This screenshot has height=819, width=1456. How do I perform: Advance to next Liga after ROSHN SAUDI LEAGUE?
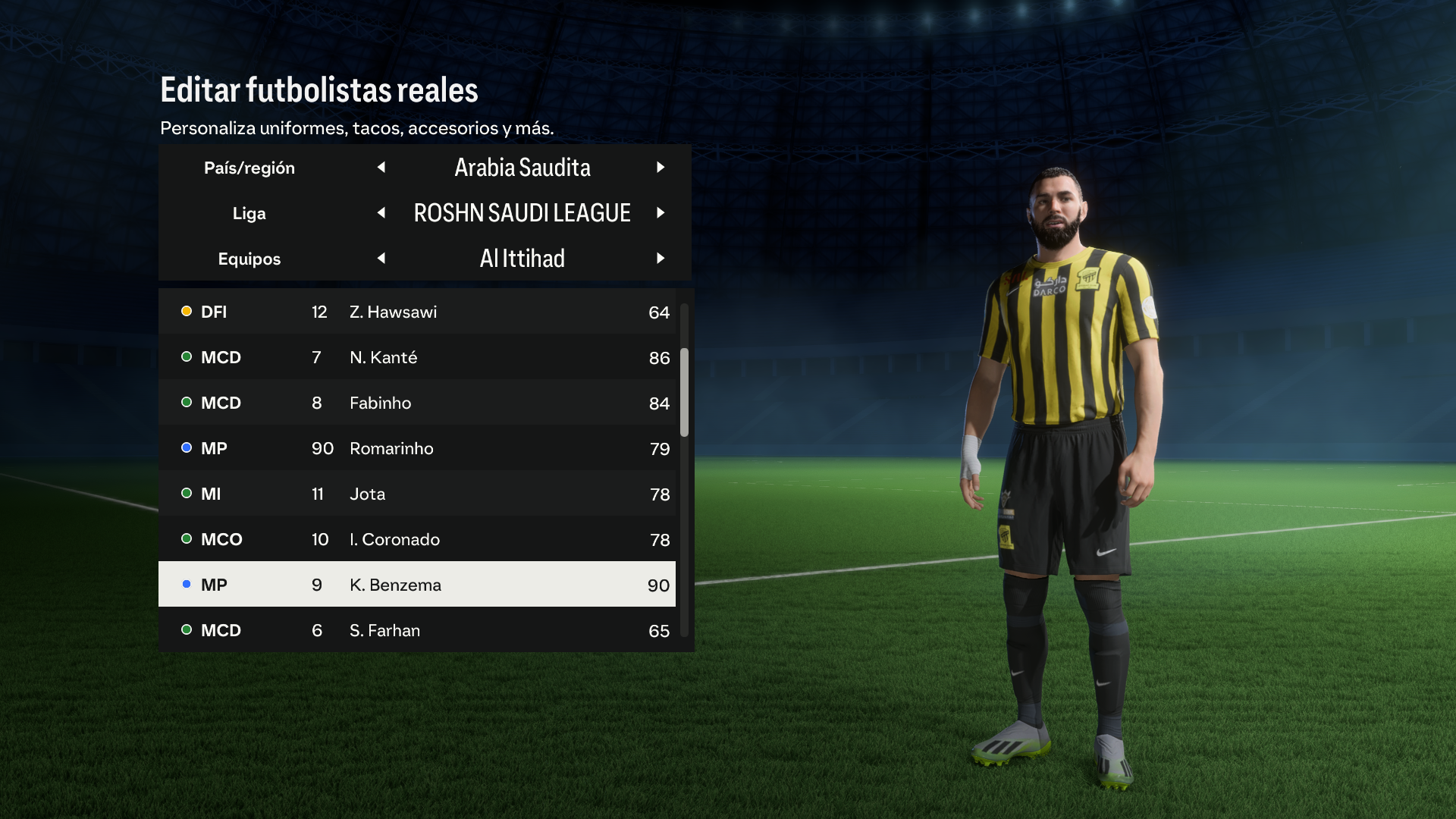(661, 213)
